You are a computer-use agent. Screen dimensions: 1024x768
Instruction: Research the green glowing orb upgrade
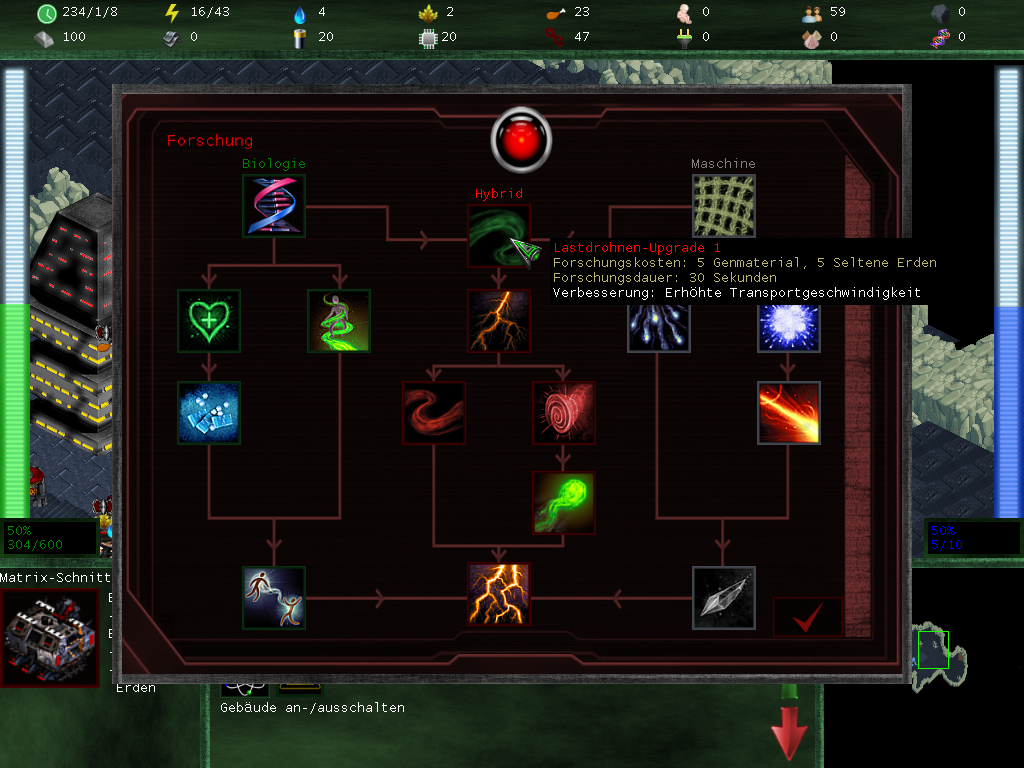[564, 503]
